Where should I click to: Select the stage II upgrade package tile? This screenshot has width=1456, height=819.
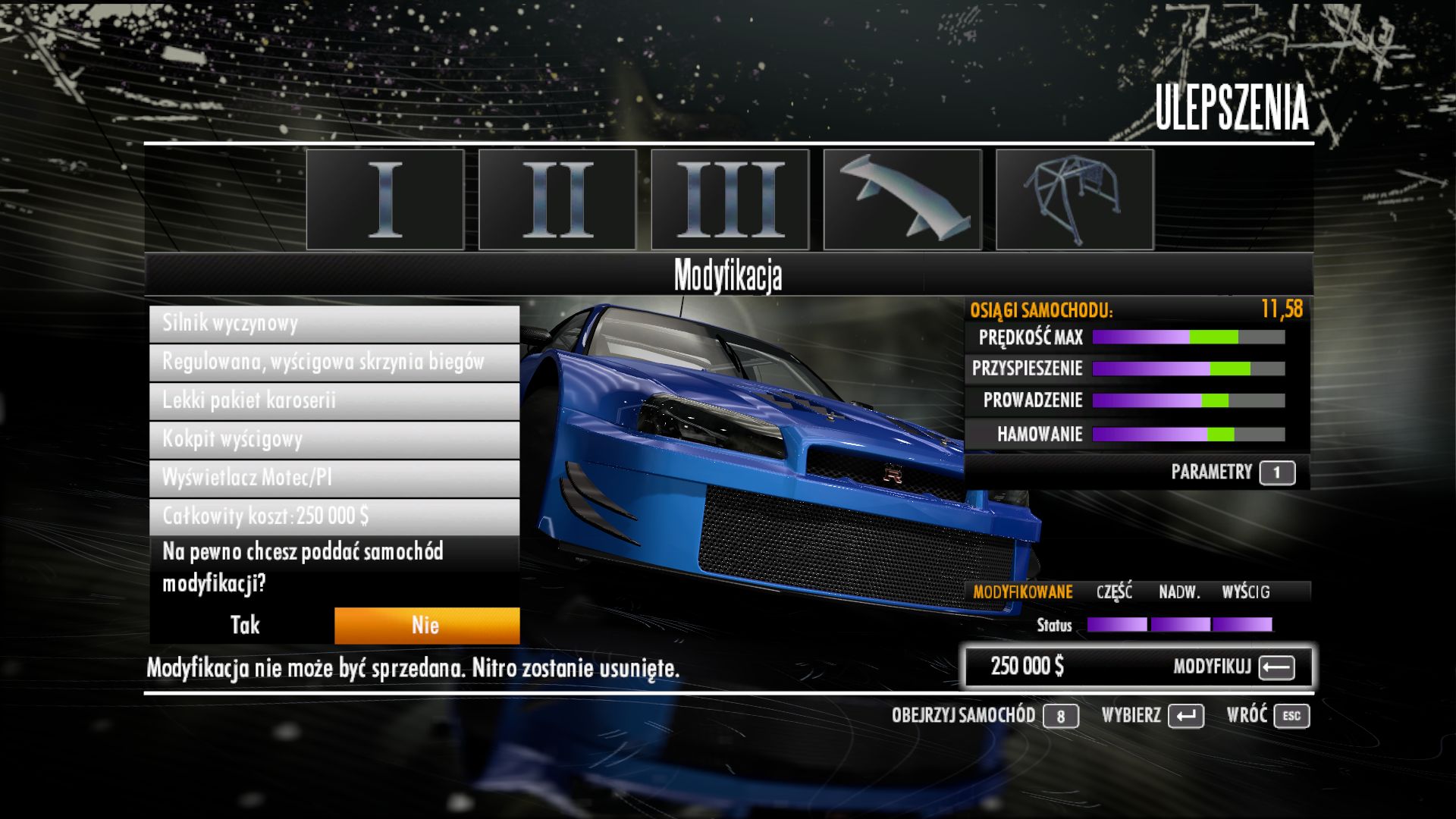557,199
